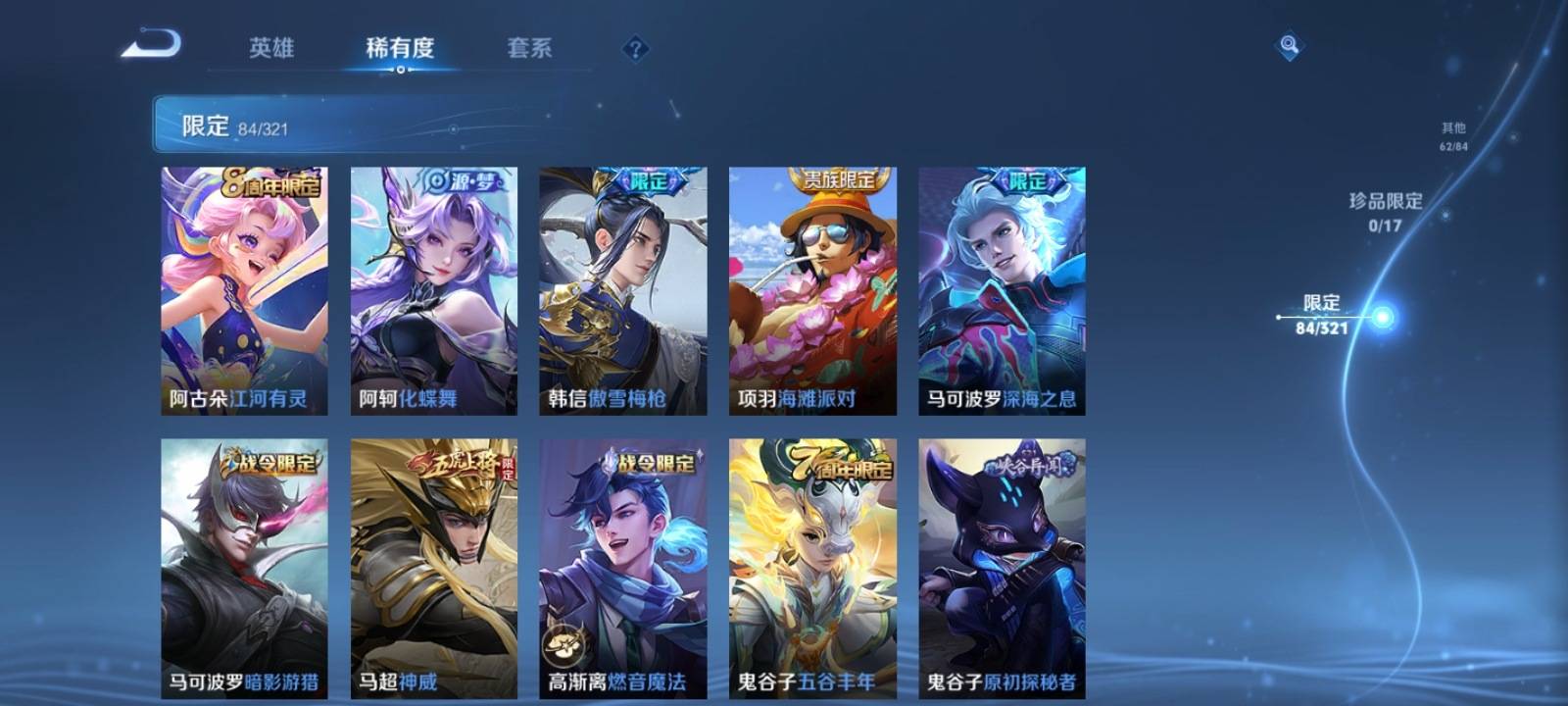1568x706 pixels.
Task: Select the 阿古朵 江河有灵 skin card
Action: [244, 290]
